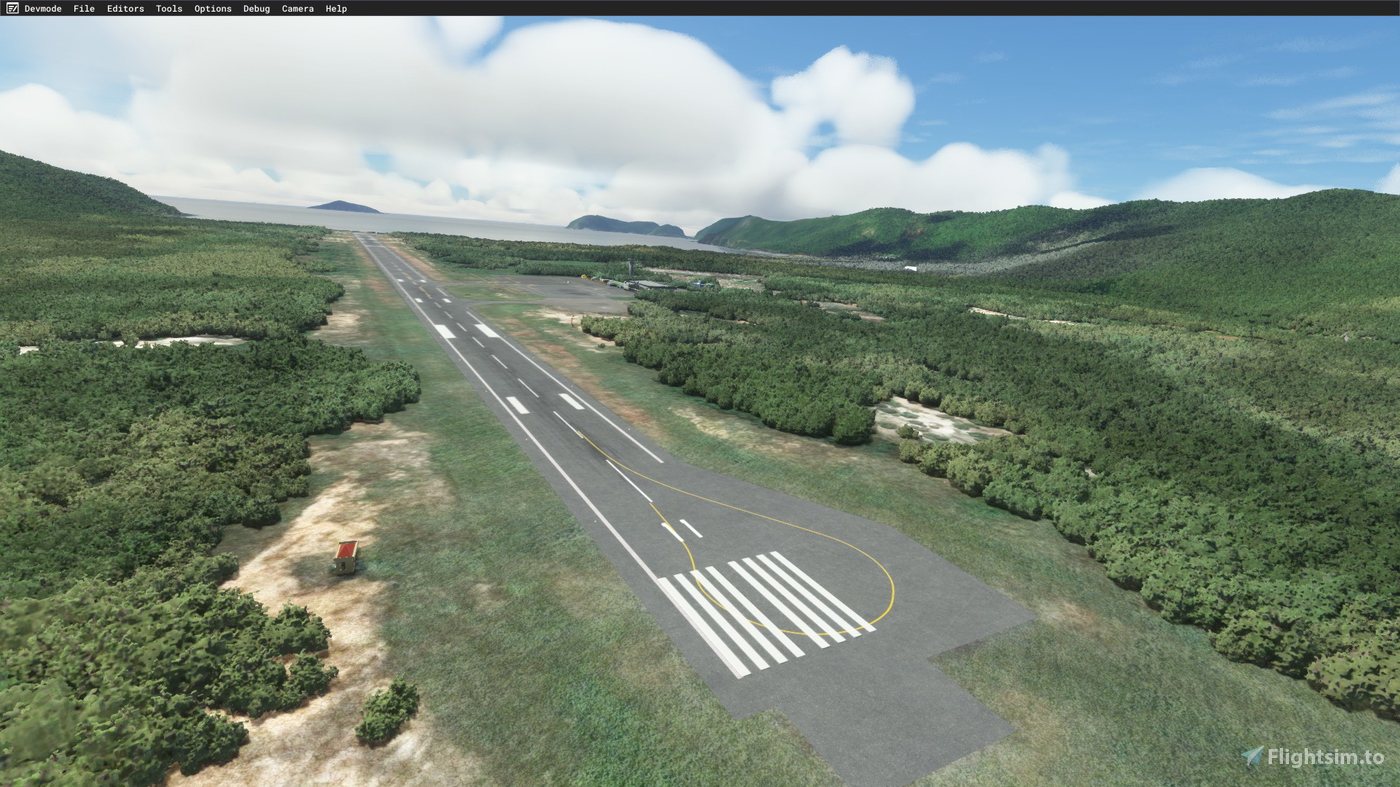Open the Devmode menu

click(x=42, y=7)
